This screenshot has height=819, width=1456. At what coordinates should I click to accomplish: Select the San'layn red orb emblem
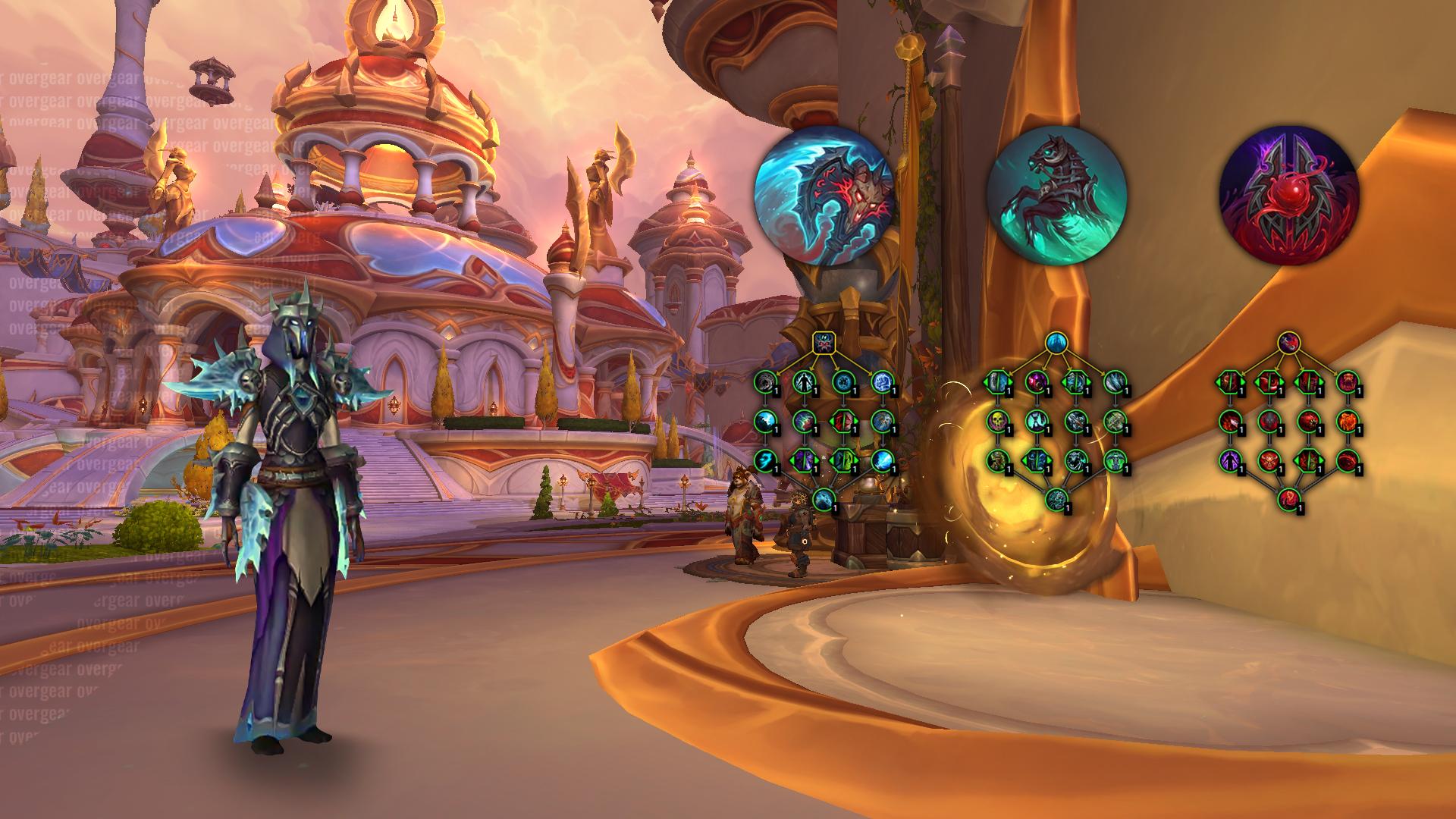pyautogui.click(x=1288, y=196)
